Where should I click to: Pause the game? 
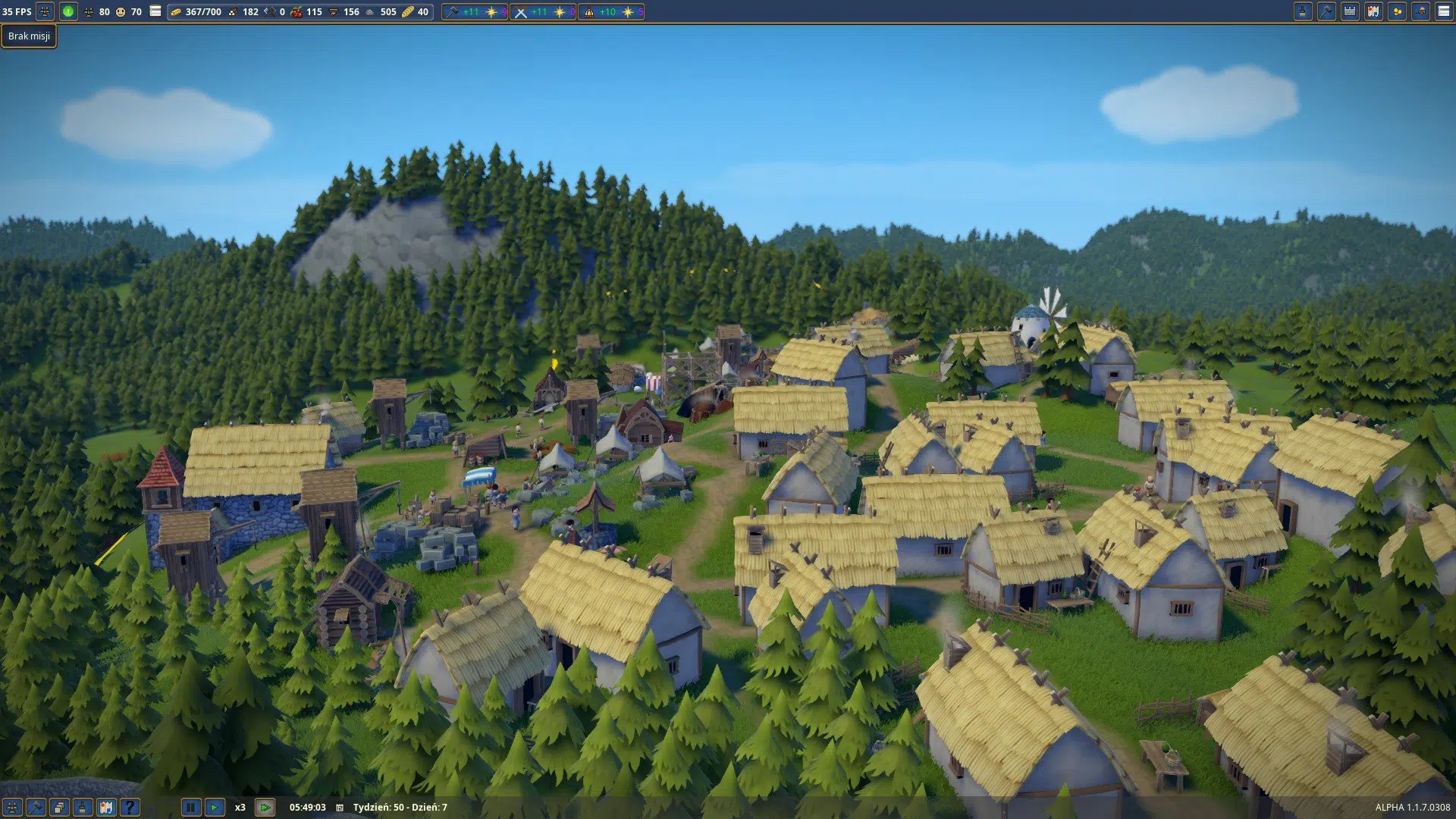[191, 808]
